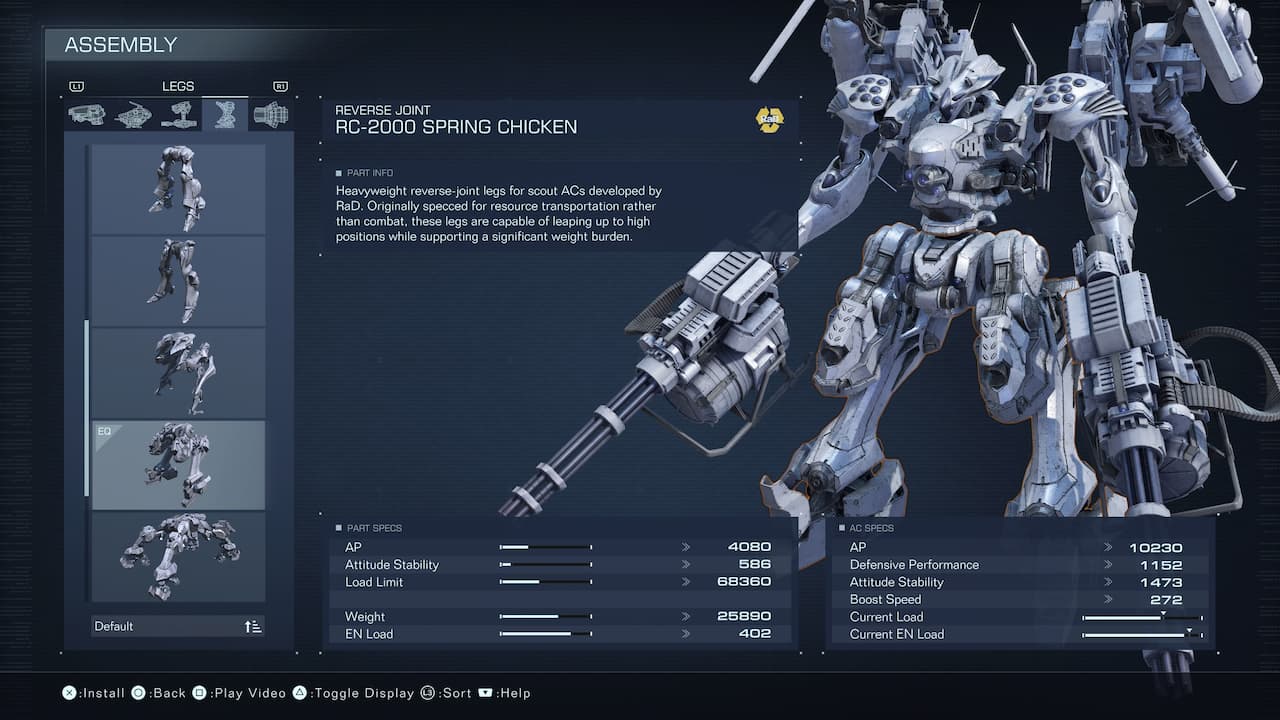Click the parts list scrollbar
The height and width of the screenshot is (720, 1280).
pyautogui.click(x=86, y=408)
